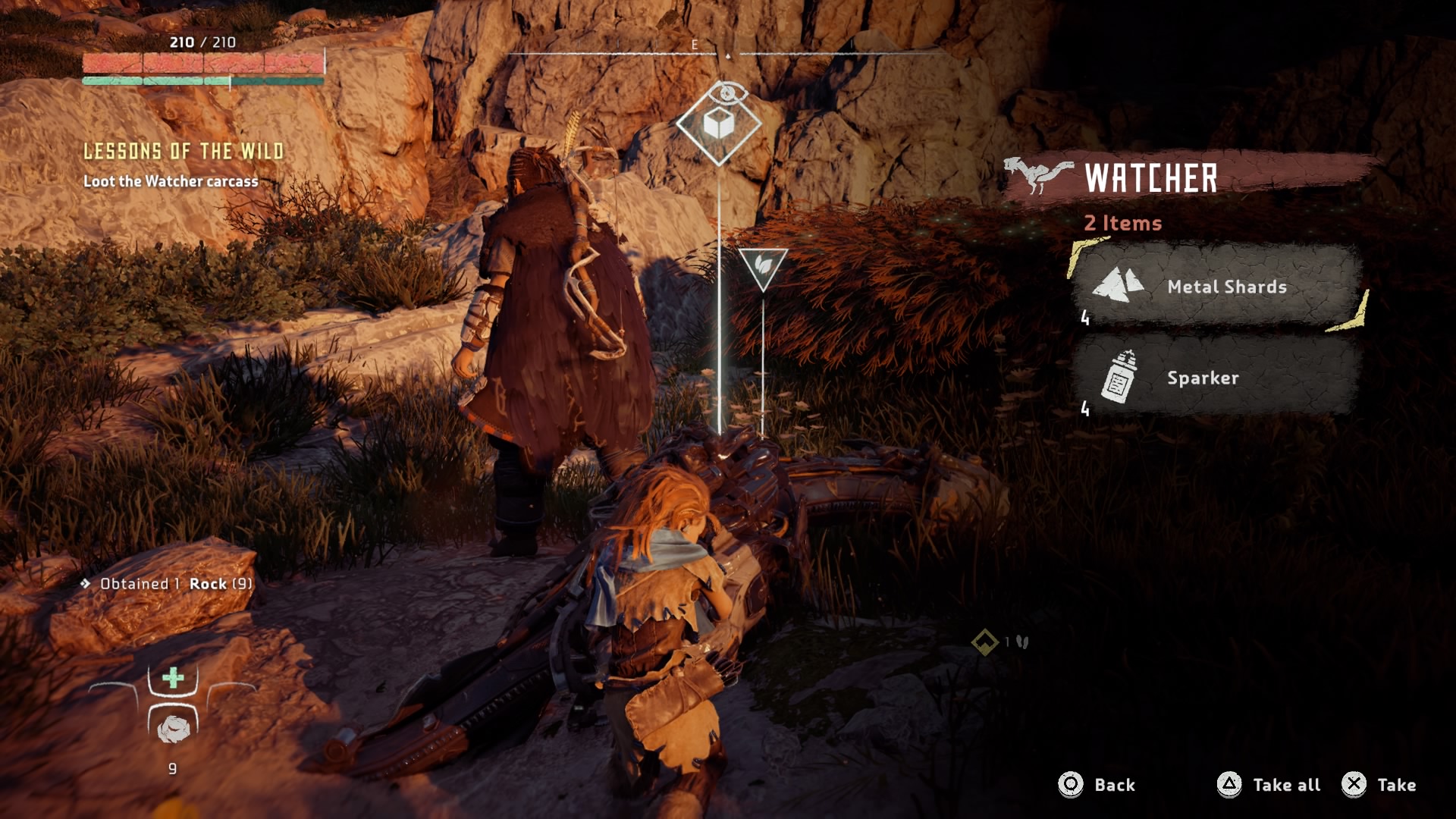Select the rock ammo slot
The width and height of the screenshot is (1456, 819).
click(x=173, y=728)
